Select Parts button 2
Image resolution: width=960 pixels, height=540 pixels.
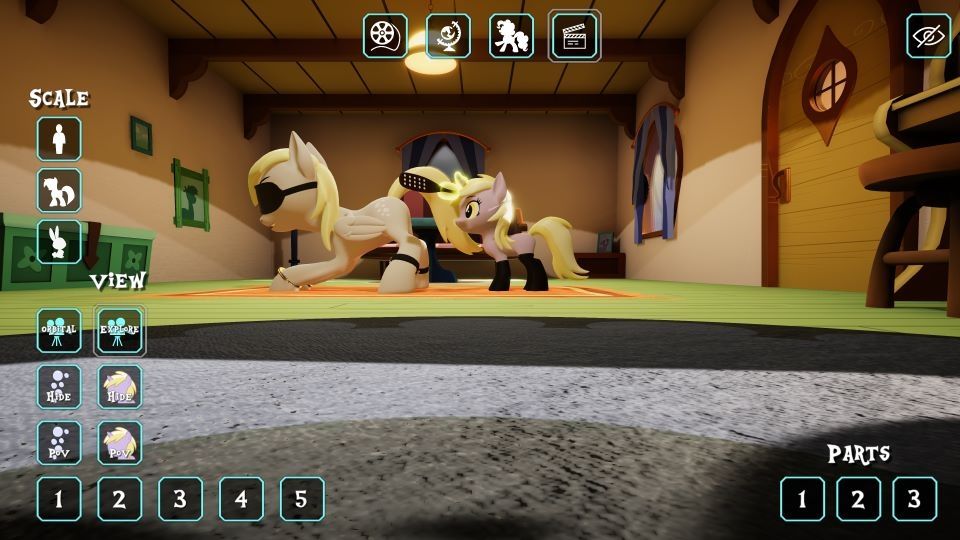click(858, 499)
